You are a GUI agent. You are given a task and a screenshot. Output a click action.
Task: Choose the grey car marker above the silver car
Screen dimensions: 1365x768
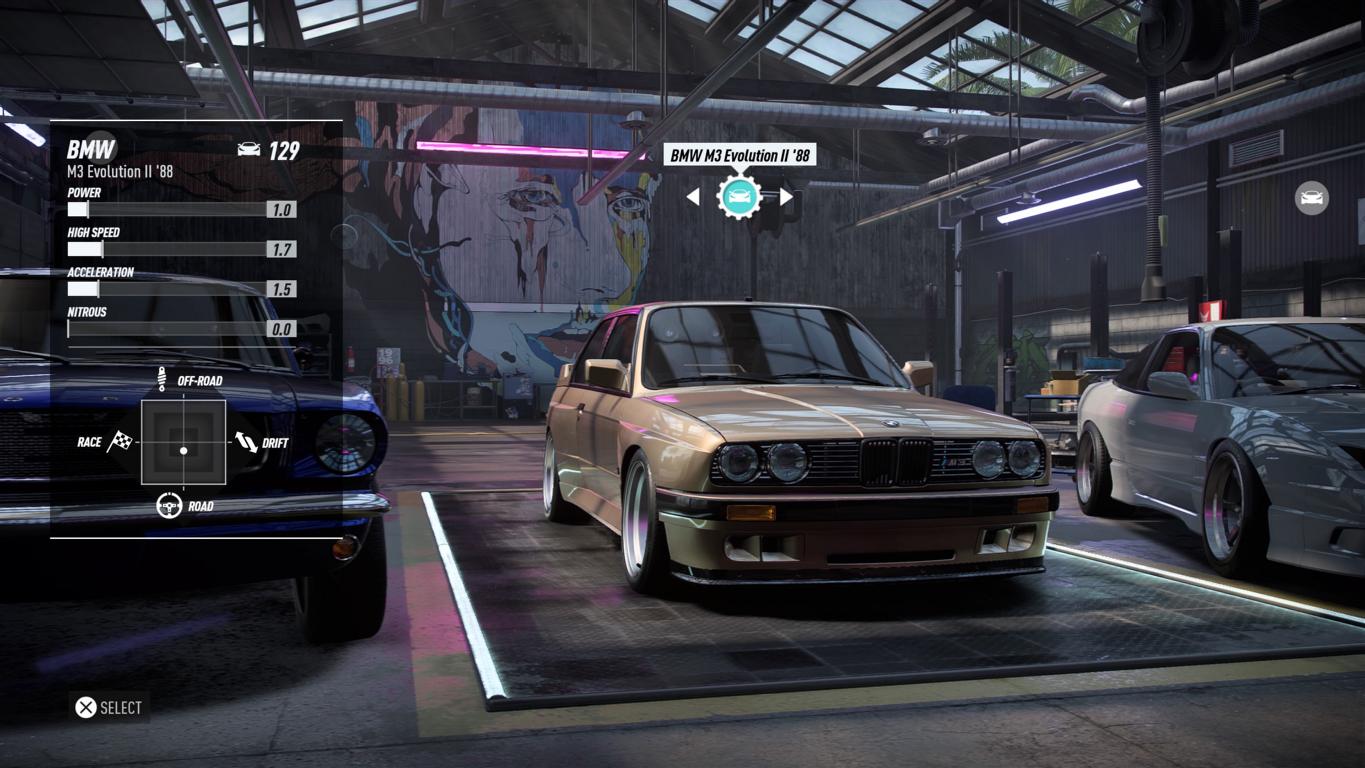(1311, 198)
